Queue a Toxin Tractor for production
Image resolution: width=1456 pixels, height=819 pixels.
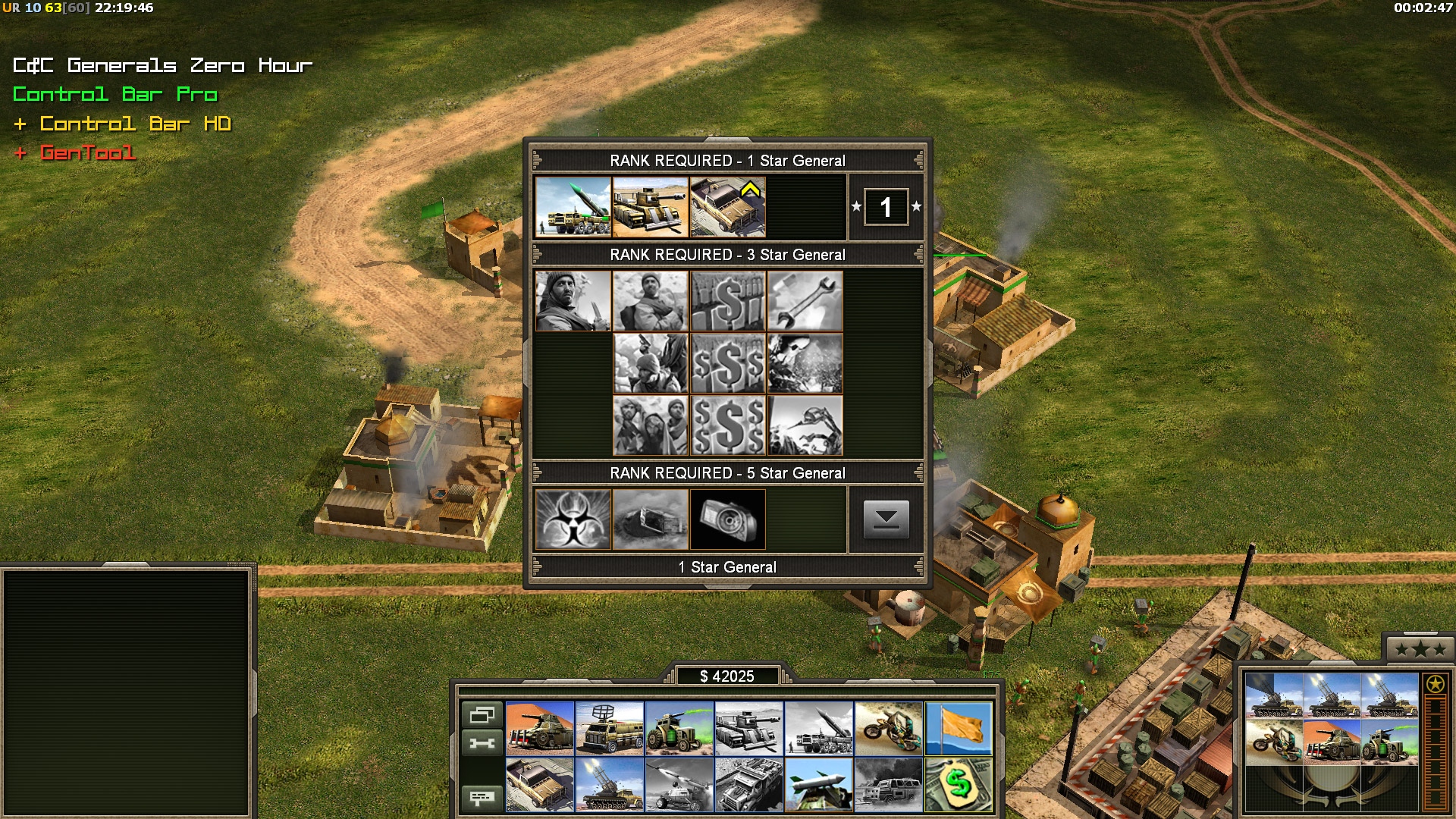[x=679, y=728]
